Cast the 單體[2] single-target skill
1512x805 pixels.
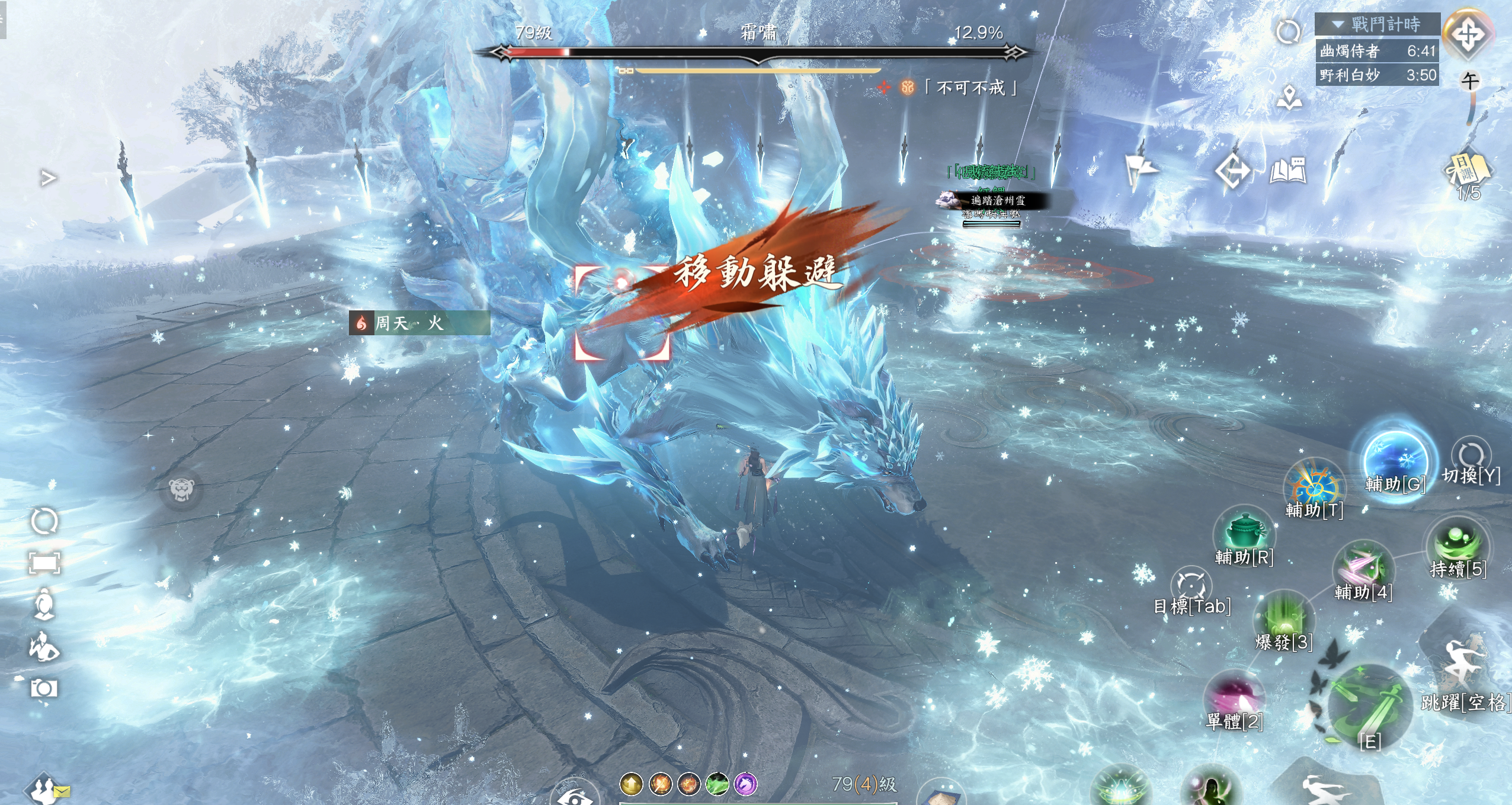[1235, 698]
